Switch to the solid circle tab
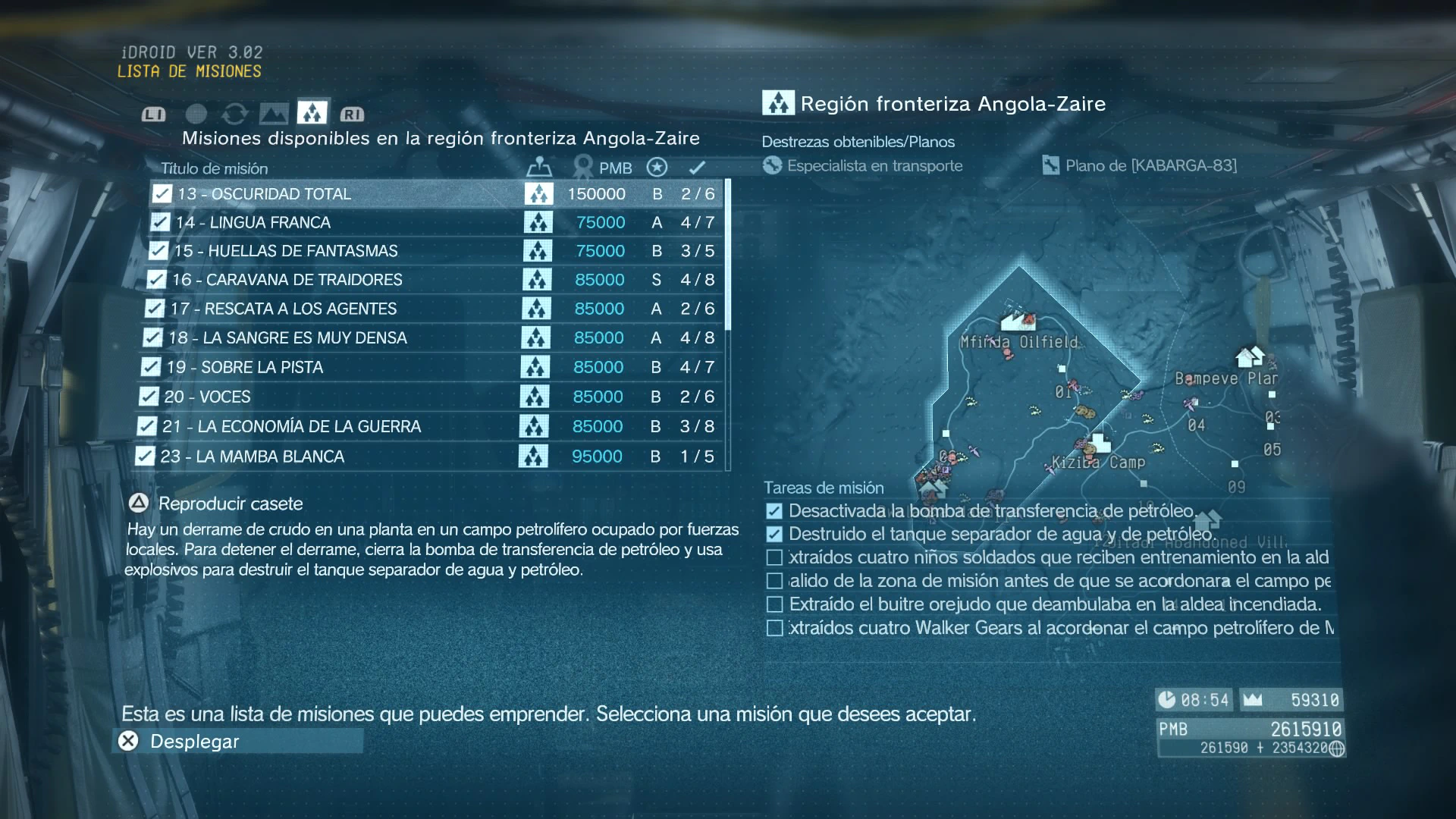 [196, 114]
